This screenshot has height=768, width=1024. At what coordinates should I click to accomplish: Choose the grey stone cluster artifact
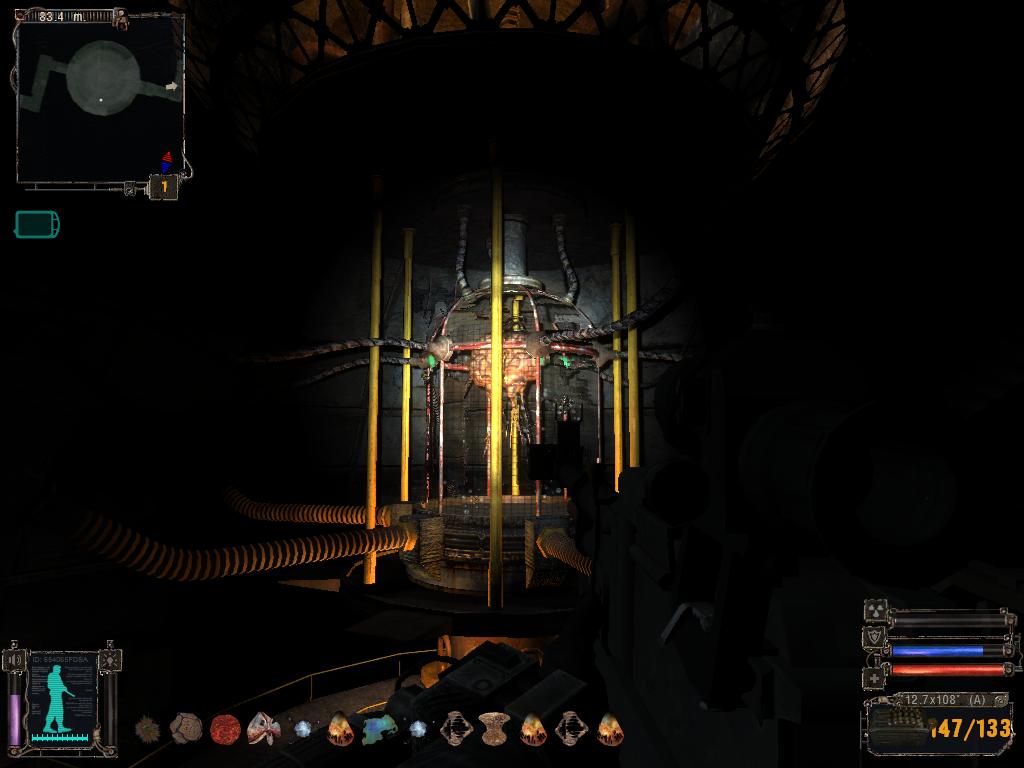[x=186, y=728]
